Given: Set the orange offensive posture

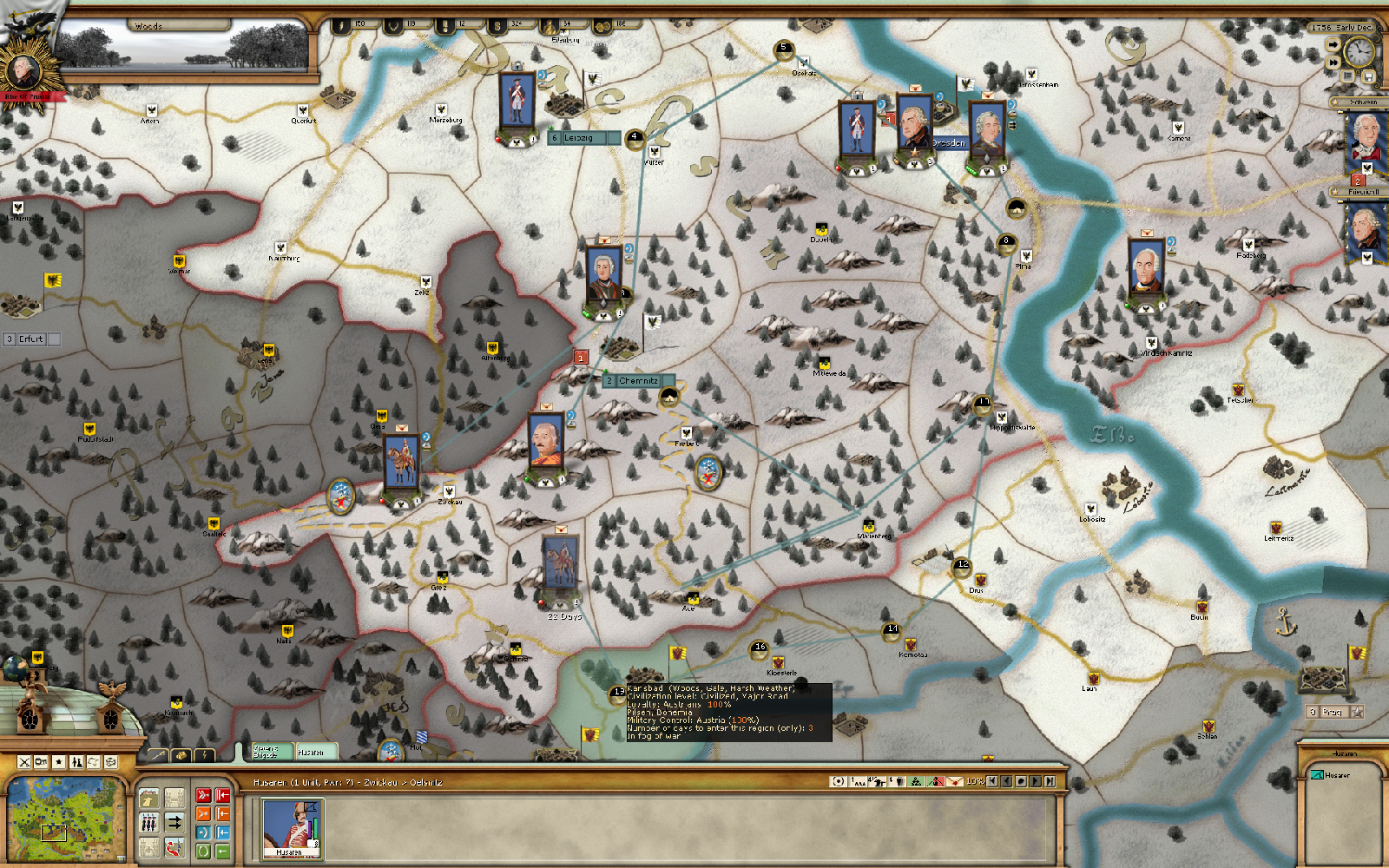Looking at the screenshot, I should [x=203, y=813].
